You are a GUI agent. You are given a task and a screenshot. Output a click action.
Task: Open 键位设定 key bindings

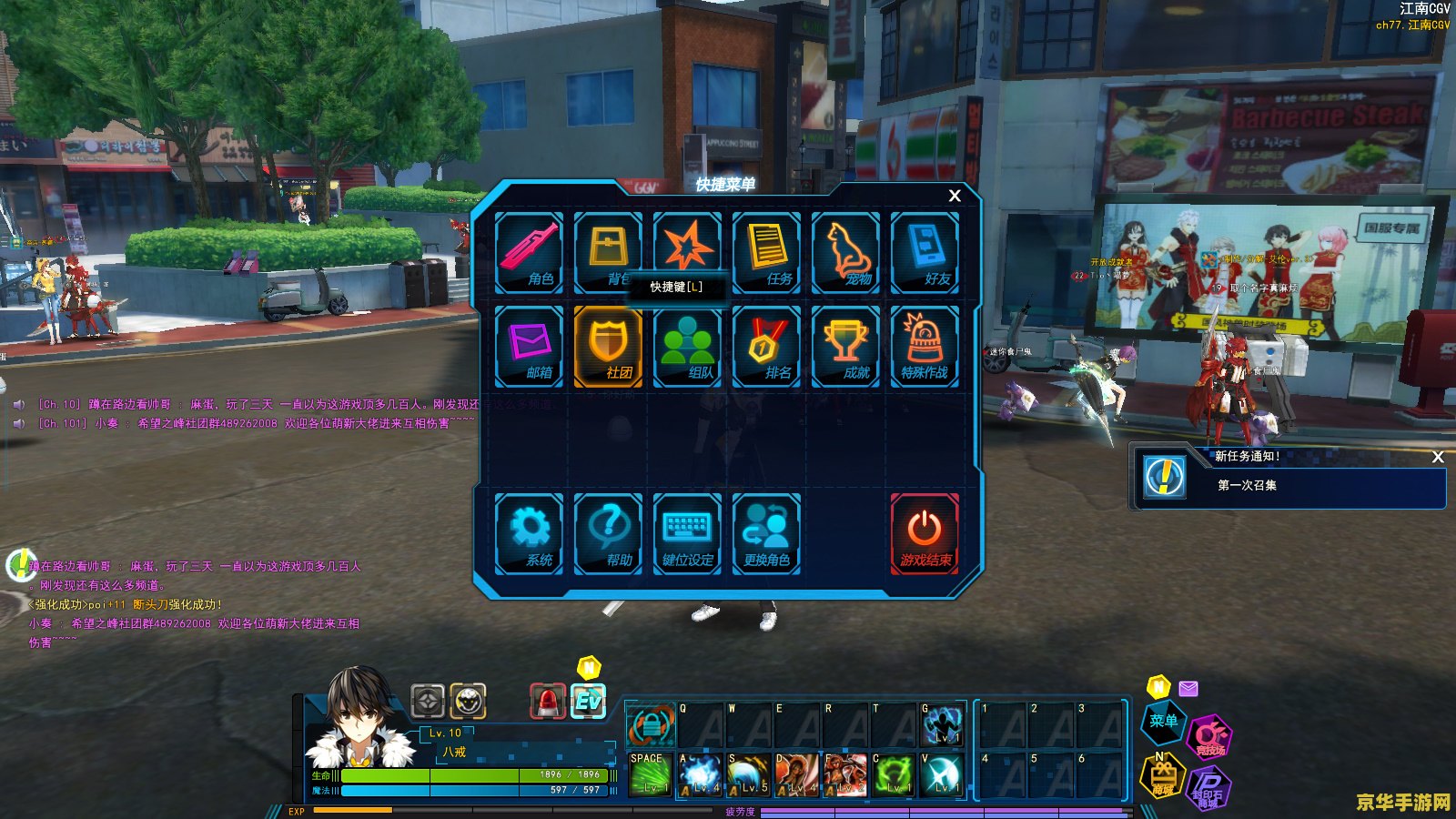click(x=688, y=534)
